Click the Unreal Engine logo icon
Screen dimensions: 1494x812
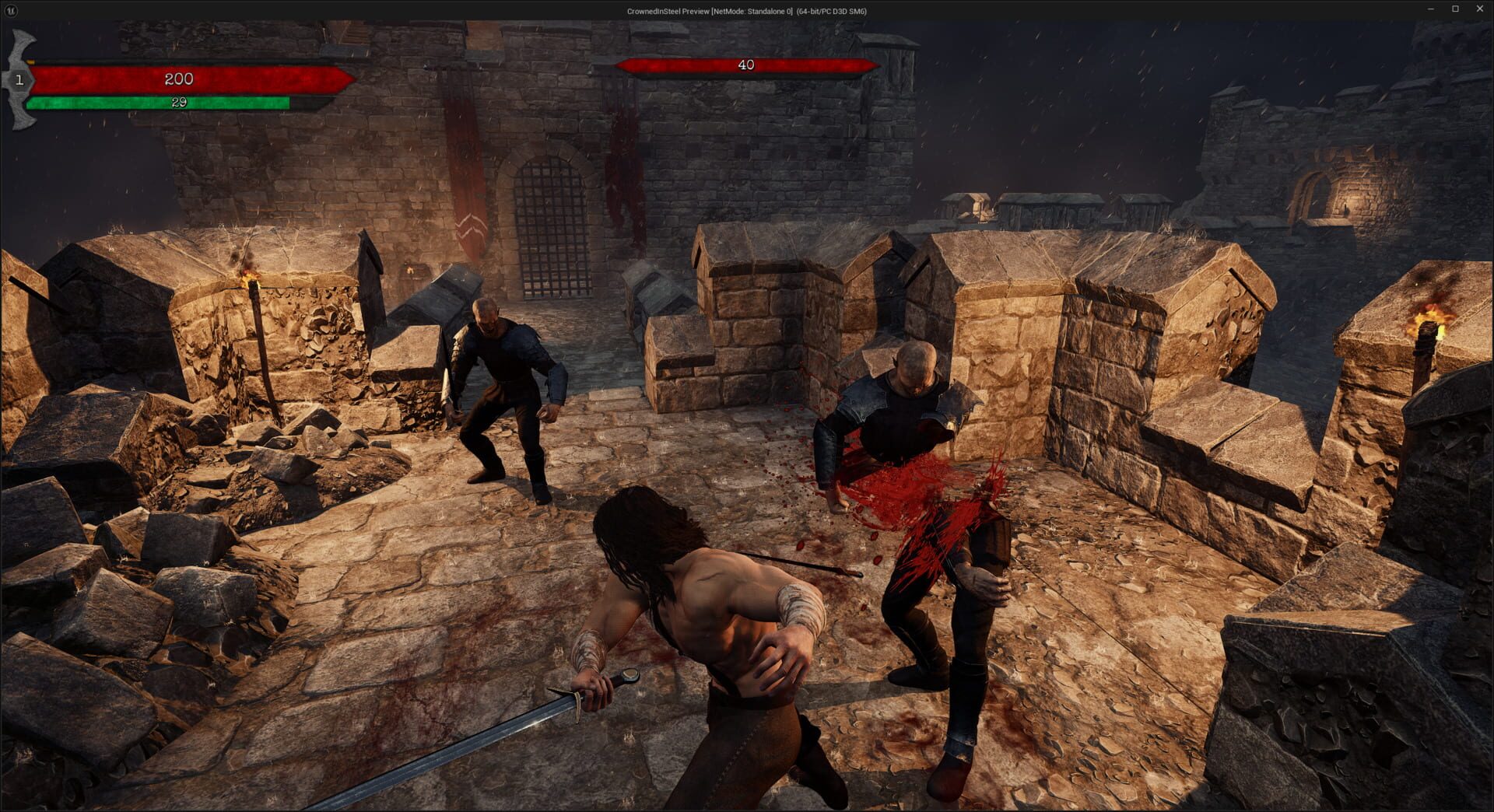(x=11, y=11)
